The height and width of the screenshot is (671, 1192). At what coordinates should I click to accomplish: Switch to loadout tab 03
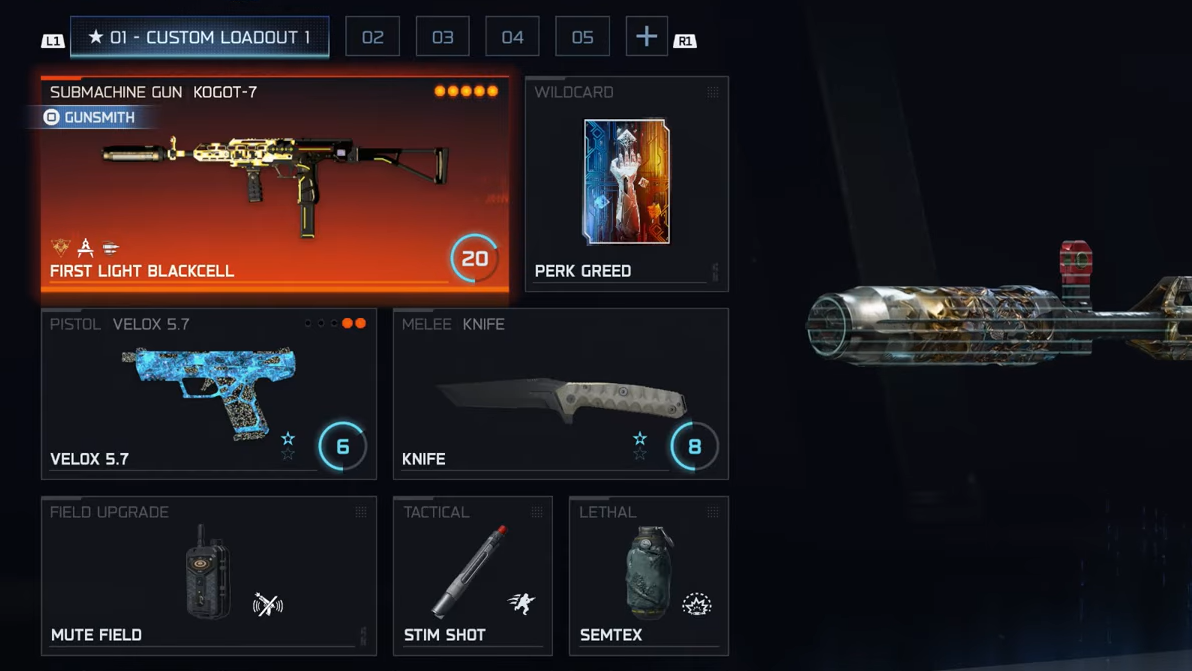(x=442, y=37)
